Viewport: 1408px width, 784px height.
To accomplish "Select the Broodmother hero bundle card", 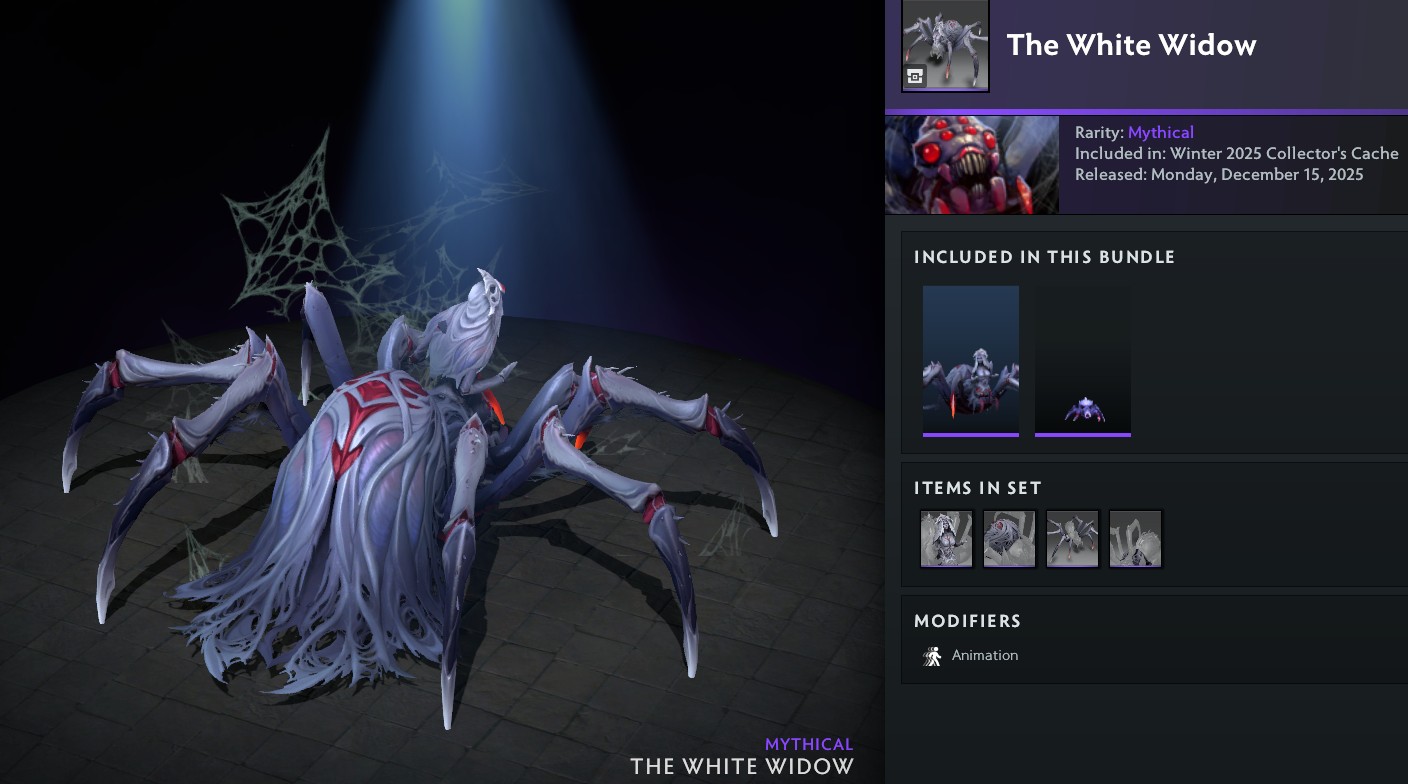I will pyautogui.click(x=970, y=361).
